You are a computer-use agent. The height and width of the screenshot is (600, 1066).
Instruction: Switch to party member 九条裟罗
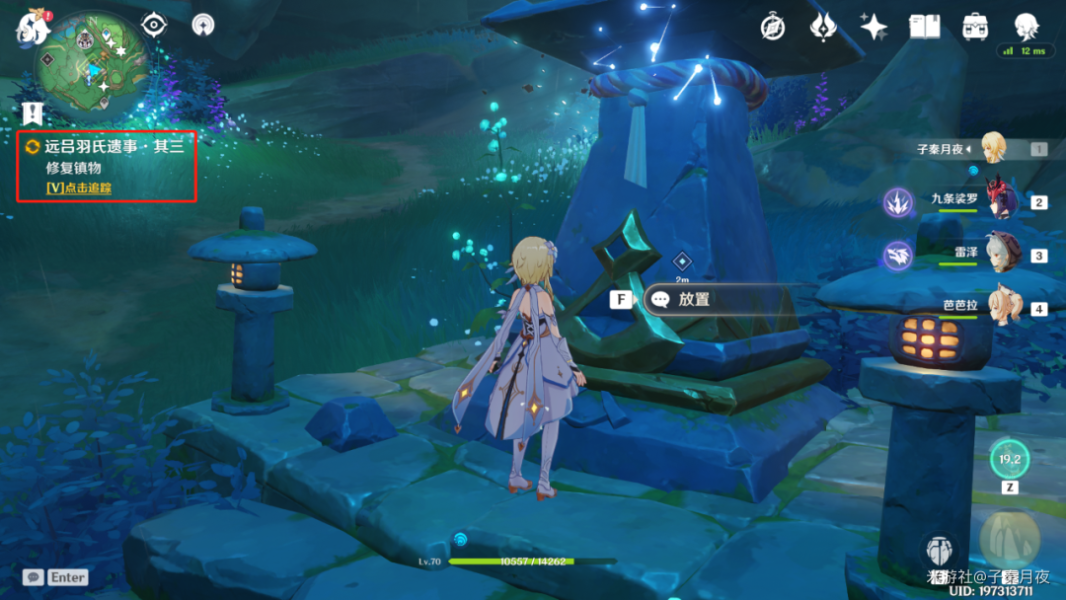[x=1002, y=201]
